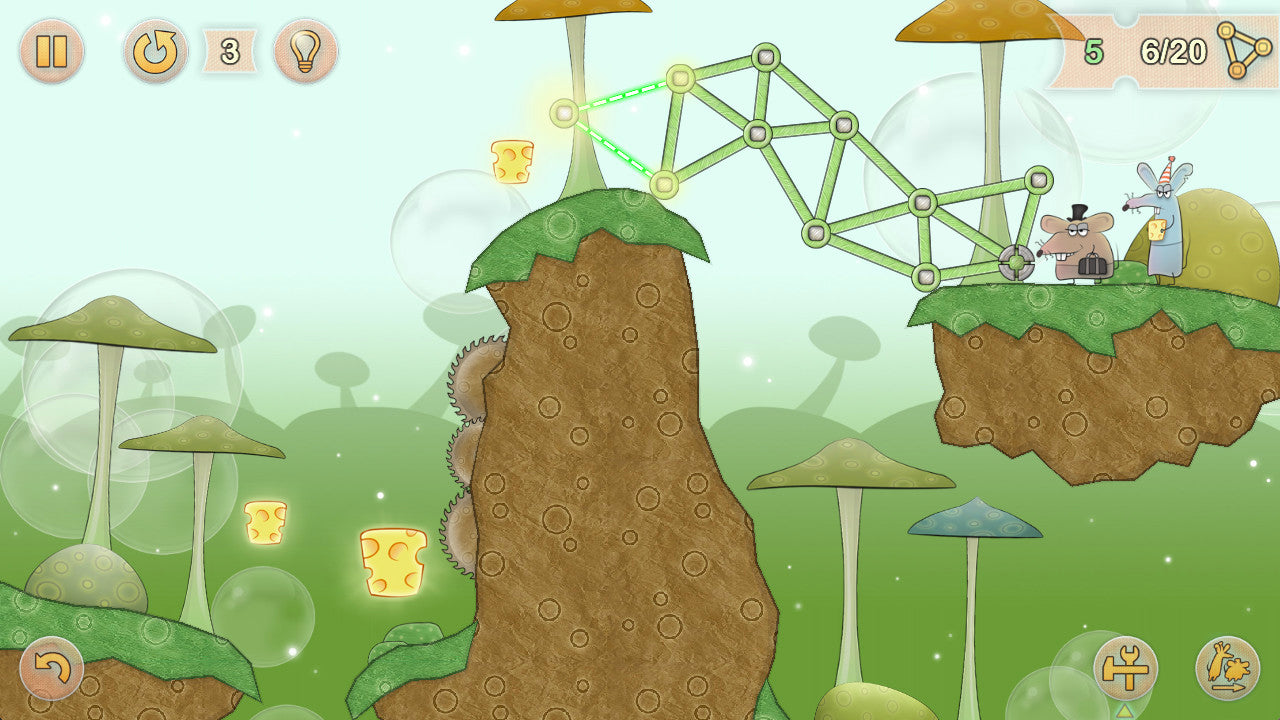Release the mice with the run button
The height and width of the screenshot is (720, 1280).
click(x=1227, y=668)
